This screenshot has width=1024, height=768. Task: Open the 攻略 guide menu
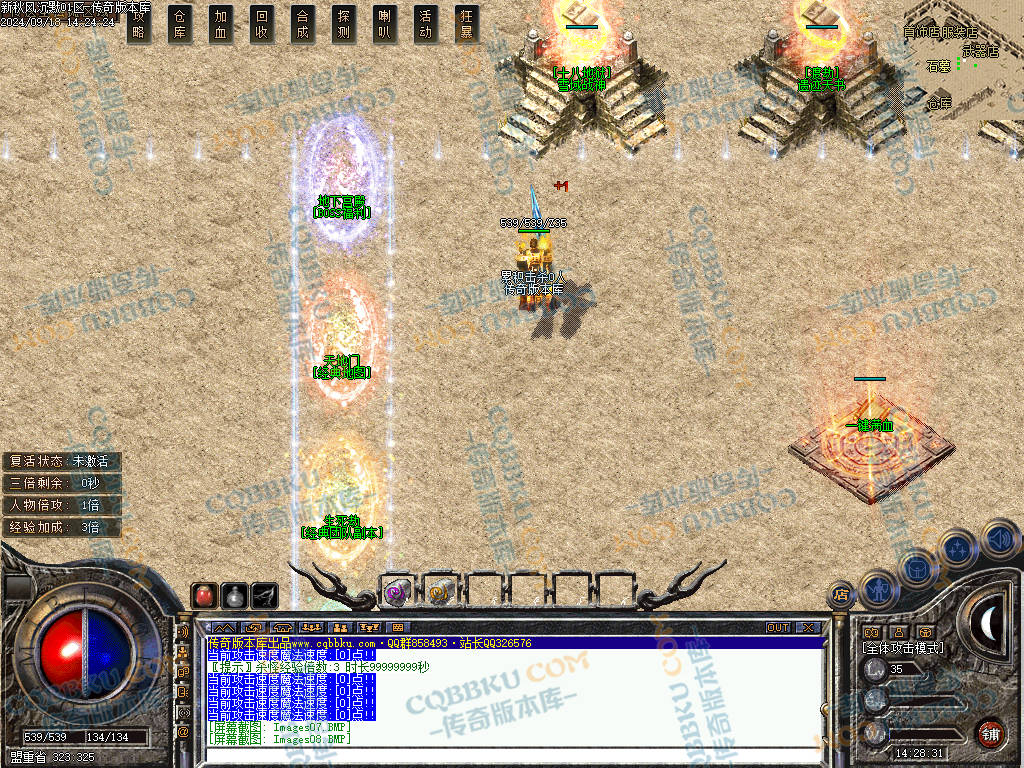tap(139, 24)
